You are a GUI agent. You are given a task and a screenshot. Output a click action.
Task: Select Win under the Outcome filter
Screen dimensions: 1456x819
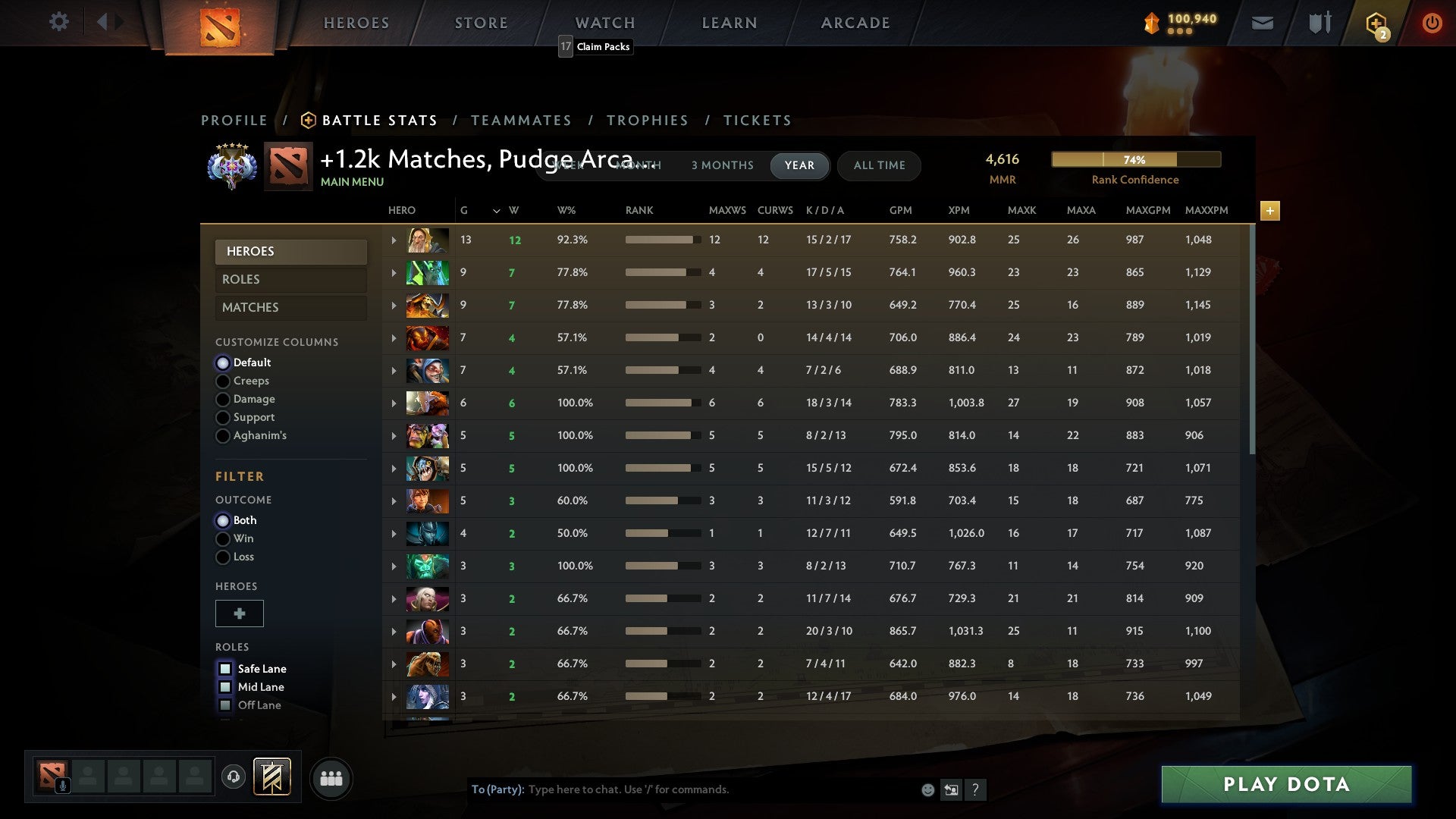(223, 538)
